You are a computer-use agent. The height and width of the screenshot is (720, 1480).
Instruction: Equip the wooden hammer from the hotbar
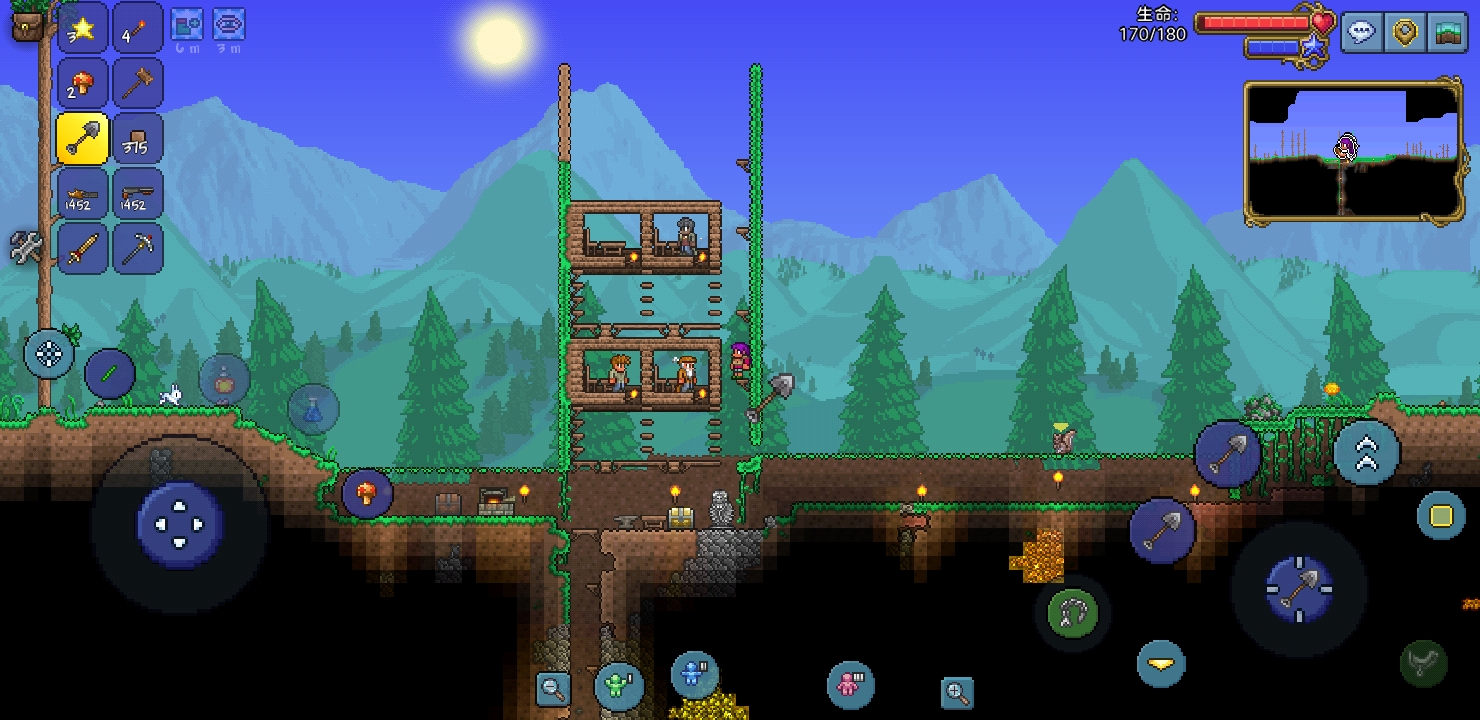(x=138, y=84)
